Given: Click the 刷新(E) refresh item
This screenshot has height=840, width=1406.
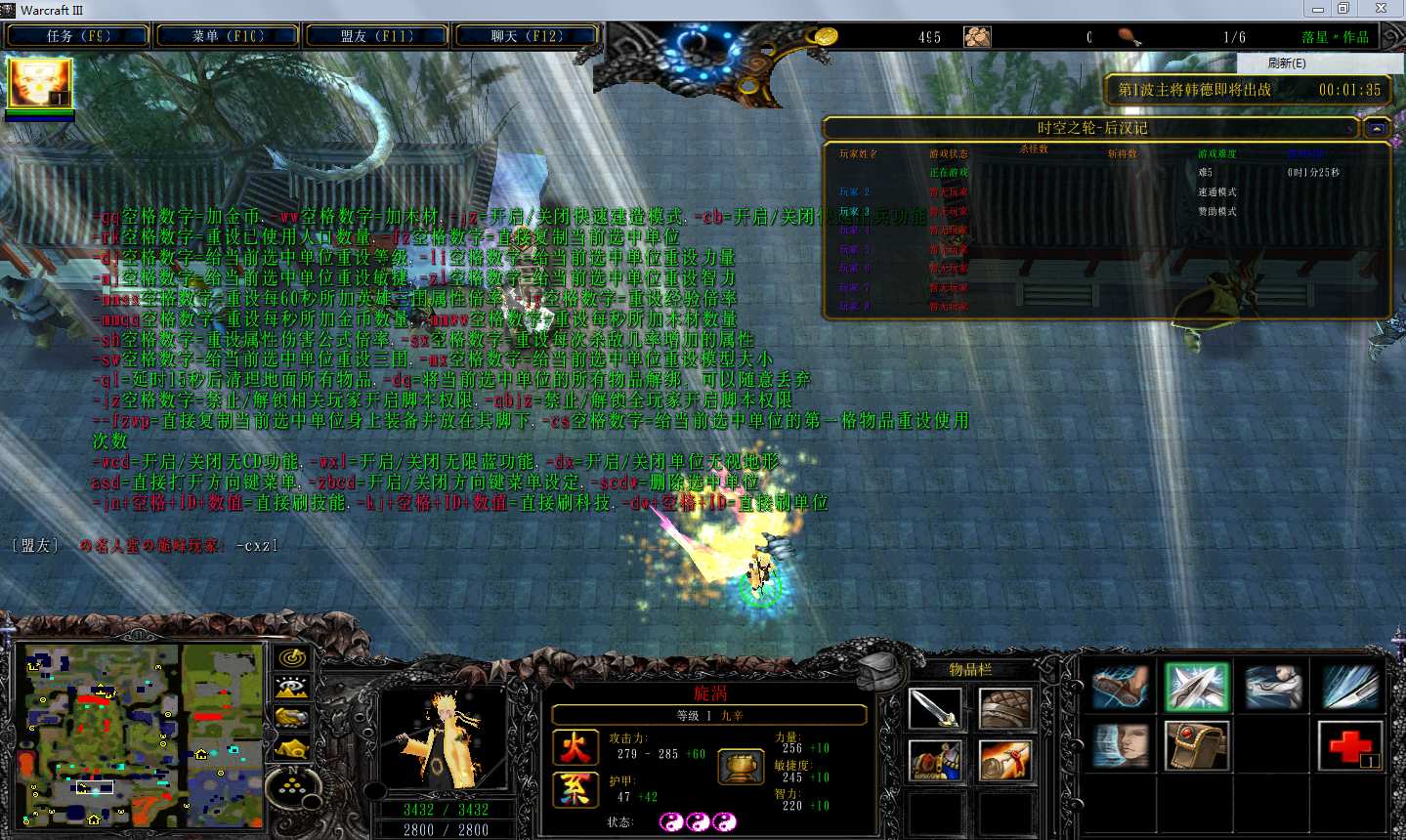Looking at the screenshot, I should (x=1286, y=63).
